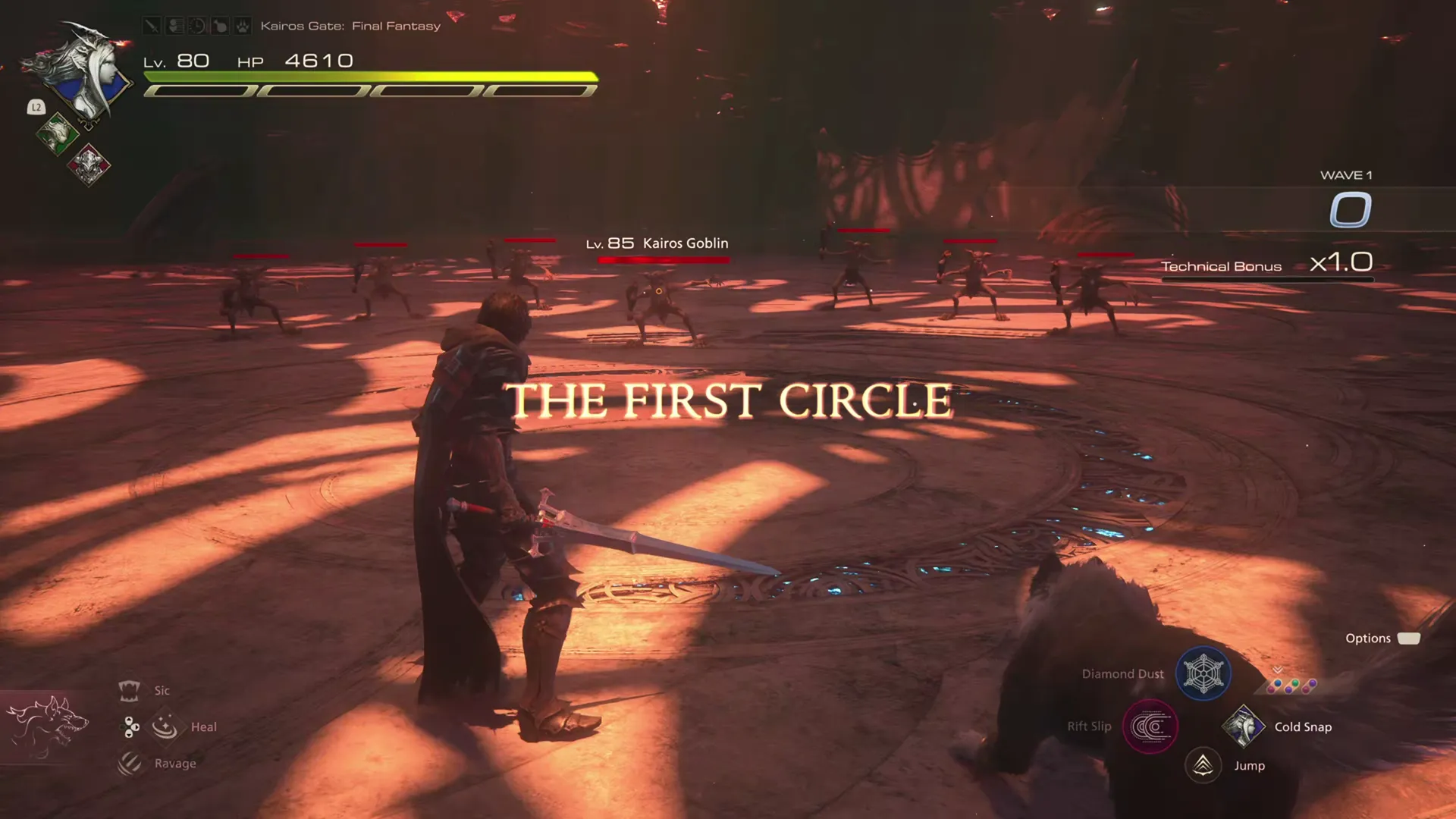Activate the Rift Slip ability icon
The width and height of the screenshot is (1456, 819).
coord(1150,726)
